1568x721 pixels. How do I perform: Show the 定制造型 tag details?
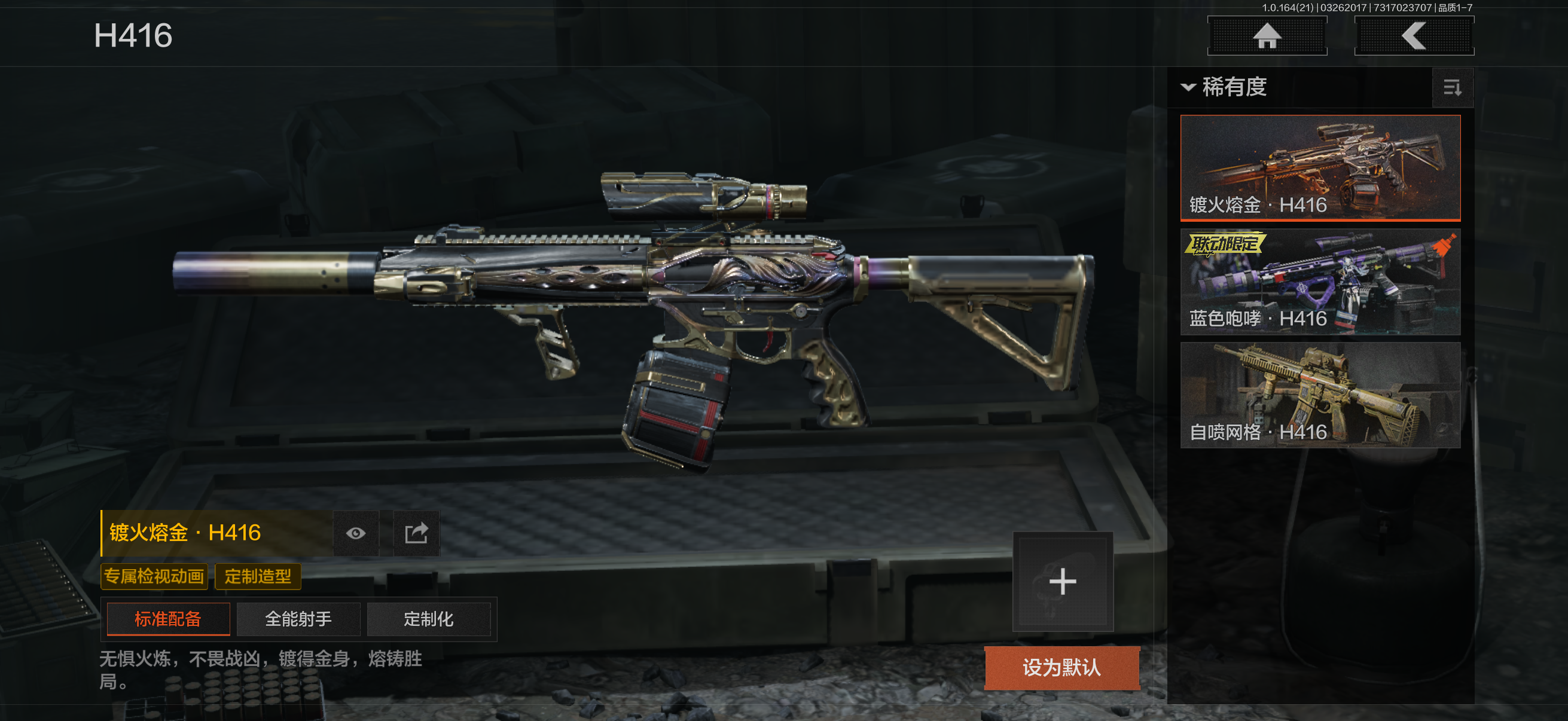(258, 576)
